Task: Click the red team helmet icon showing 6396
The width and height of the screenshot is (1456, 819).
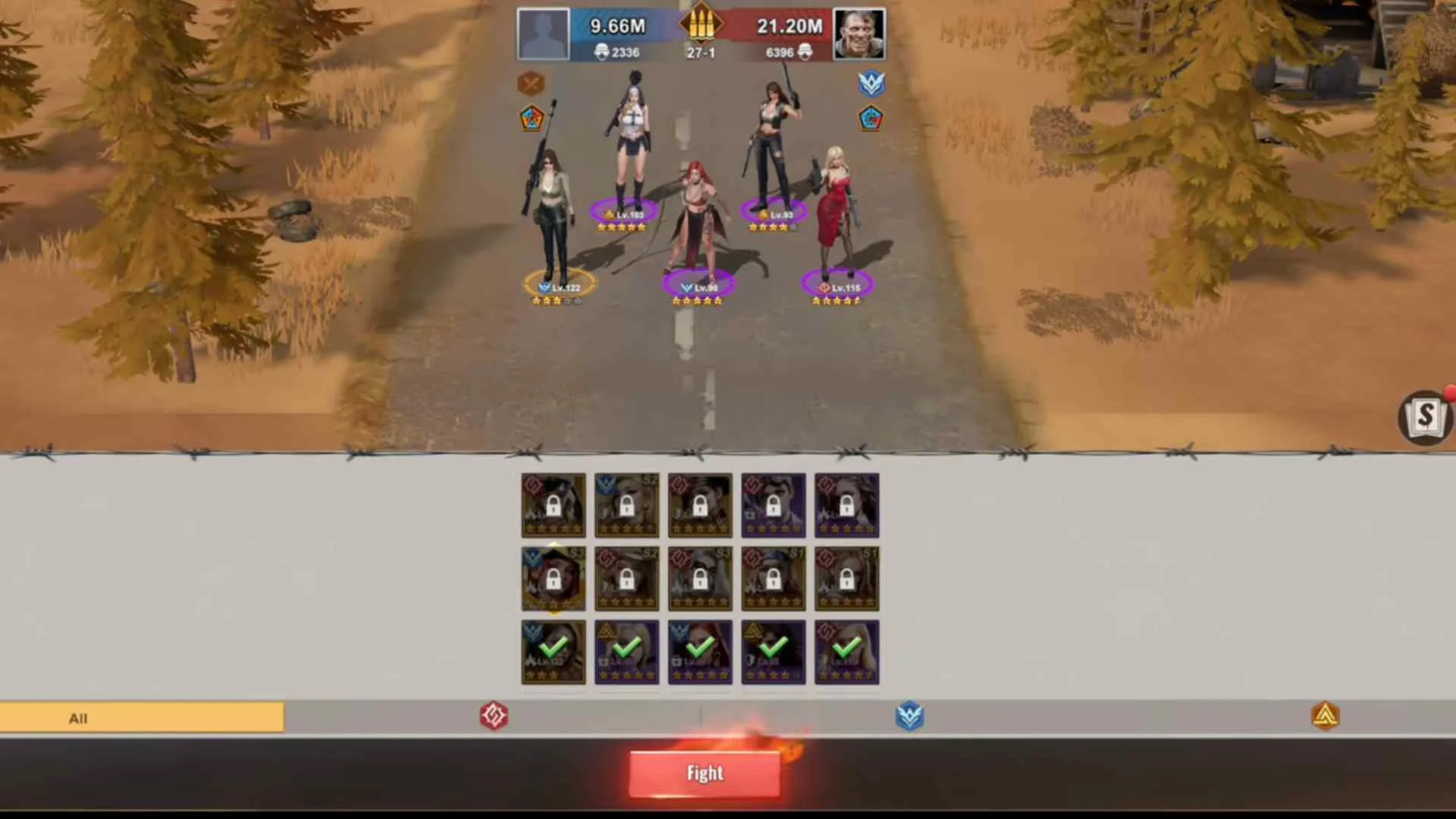Action: click(x=804, y=52)
